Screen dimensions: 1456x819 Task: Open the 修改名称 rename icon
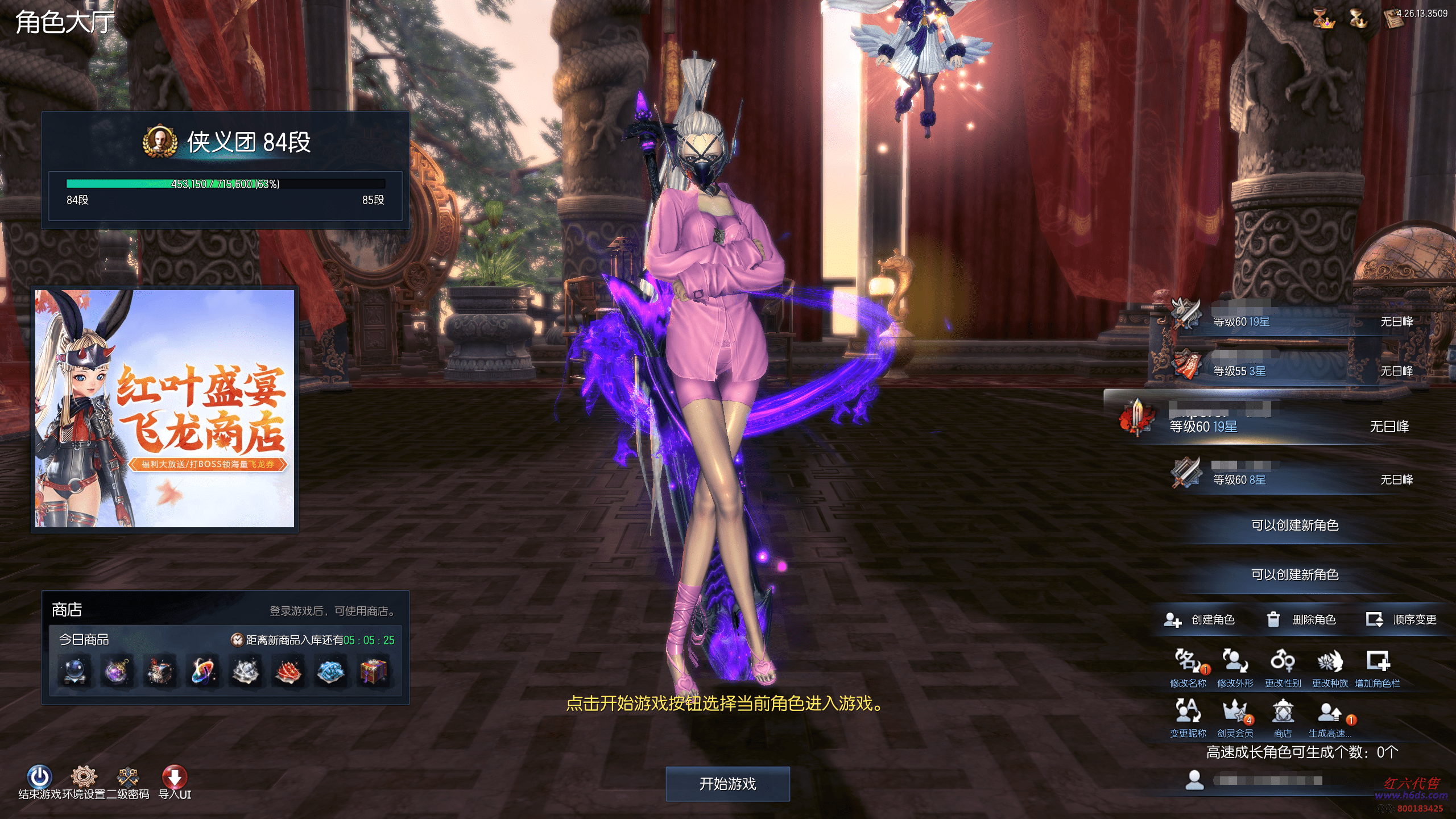click(x=1187, y=663)
